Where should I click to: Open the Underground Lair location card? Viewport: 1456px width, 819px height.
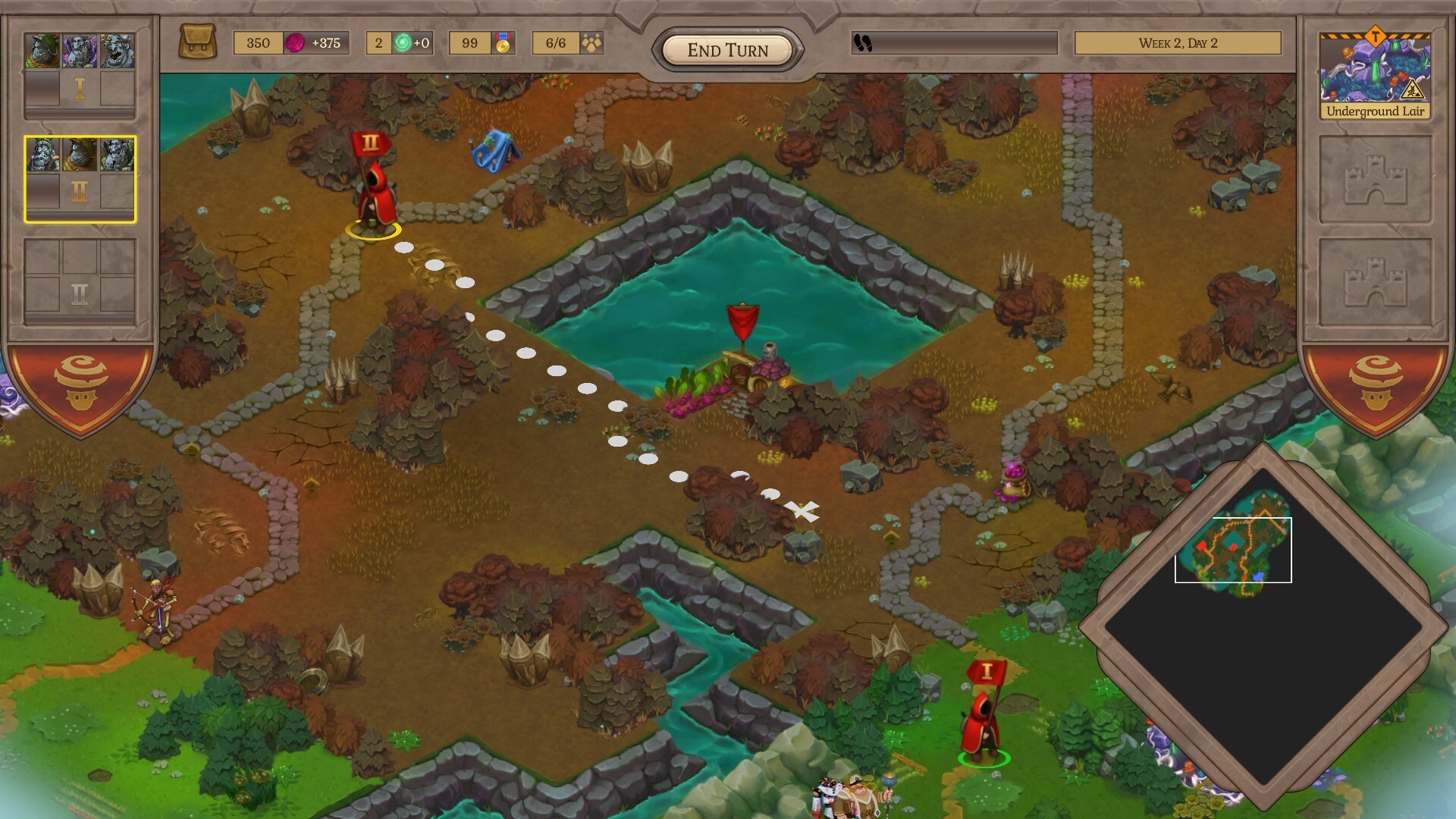coord(1375,76)
